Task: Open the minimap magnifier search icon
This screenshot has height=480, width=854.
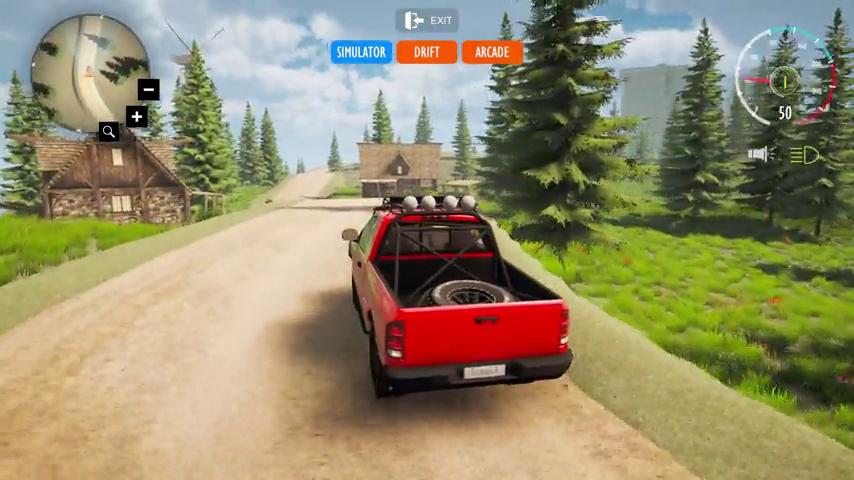Action: point(109,131)
